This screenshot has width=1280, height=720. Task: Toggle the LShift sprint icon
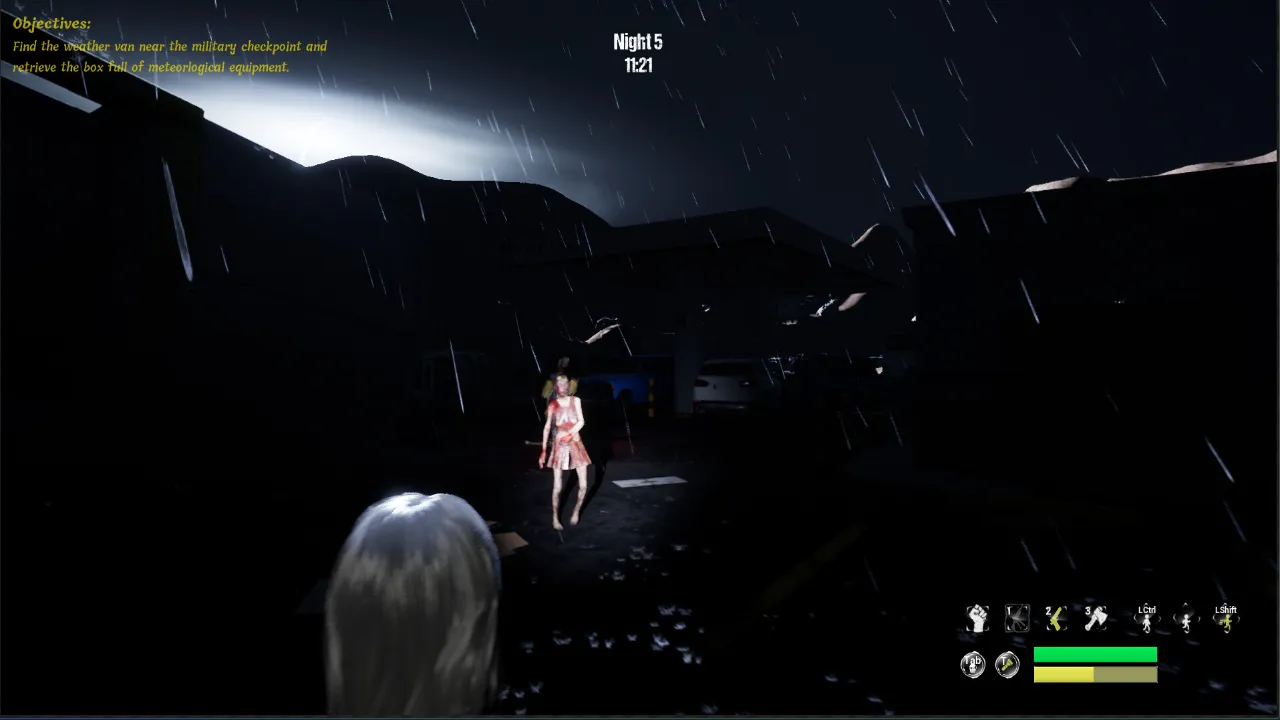tap(1225, 620)
